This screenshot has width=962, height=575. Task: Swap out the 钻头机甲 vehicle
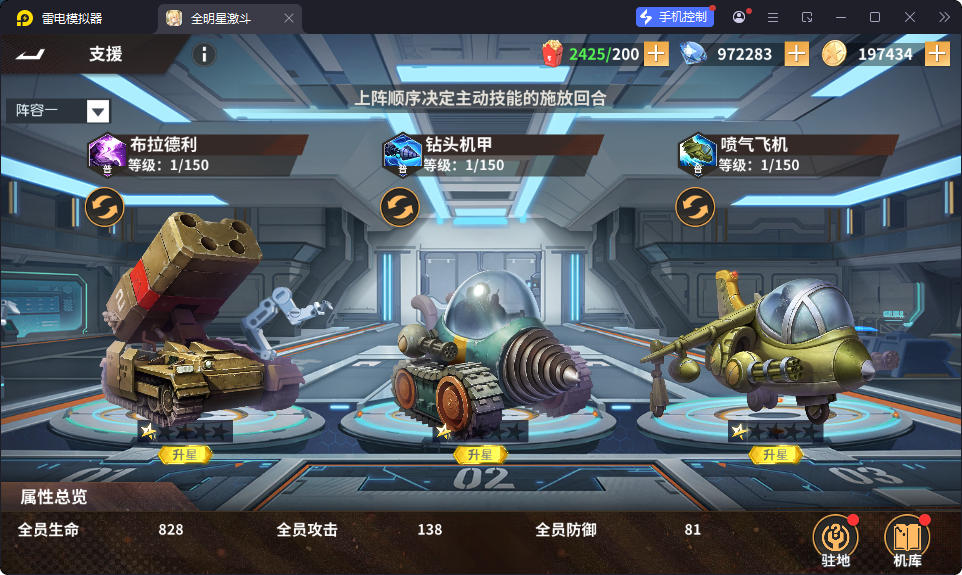400,207
